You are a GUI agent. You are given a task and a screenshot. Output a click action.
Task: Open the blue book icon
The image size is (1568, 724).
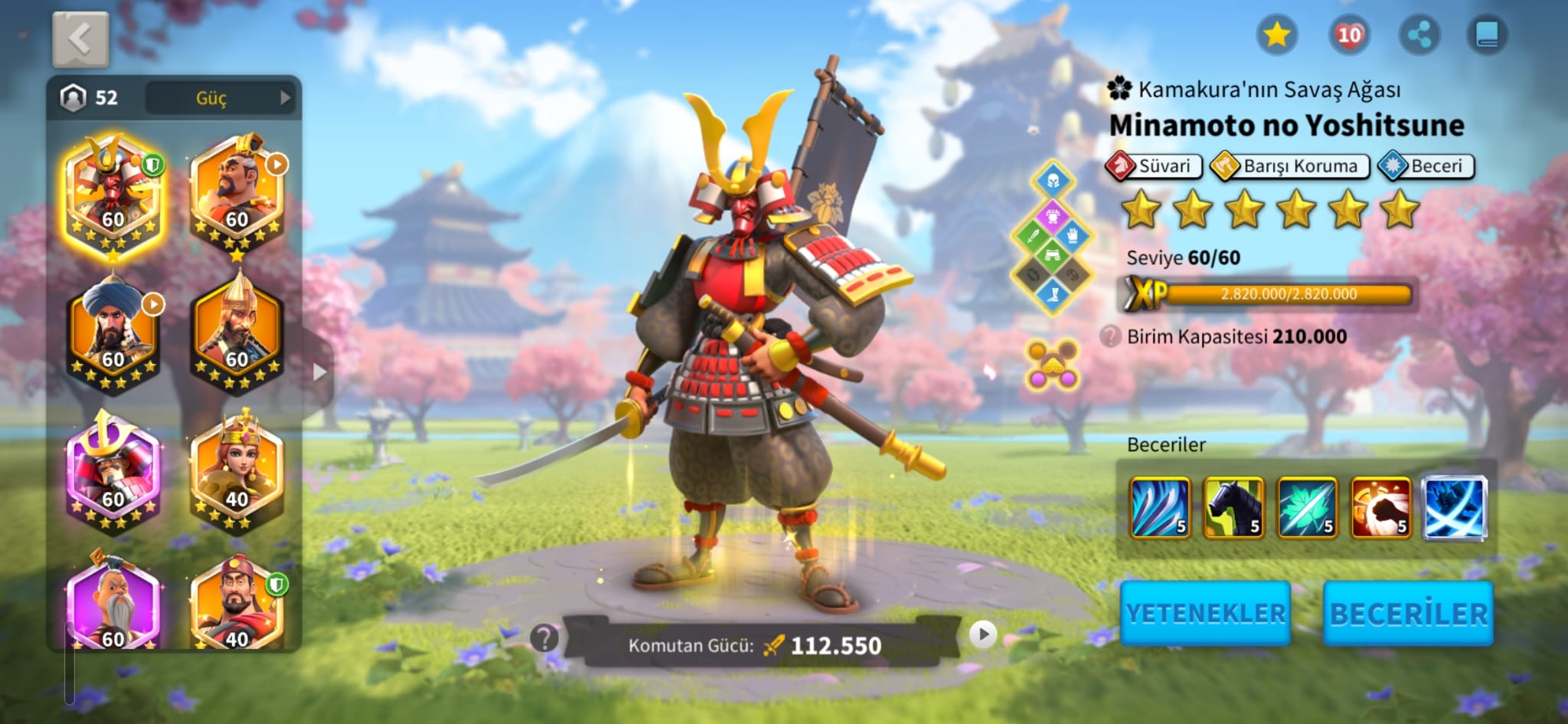click(x=1487, y=34)
